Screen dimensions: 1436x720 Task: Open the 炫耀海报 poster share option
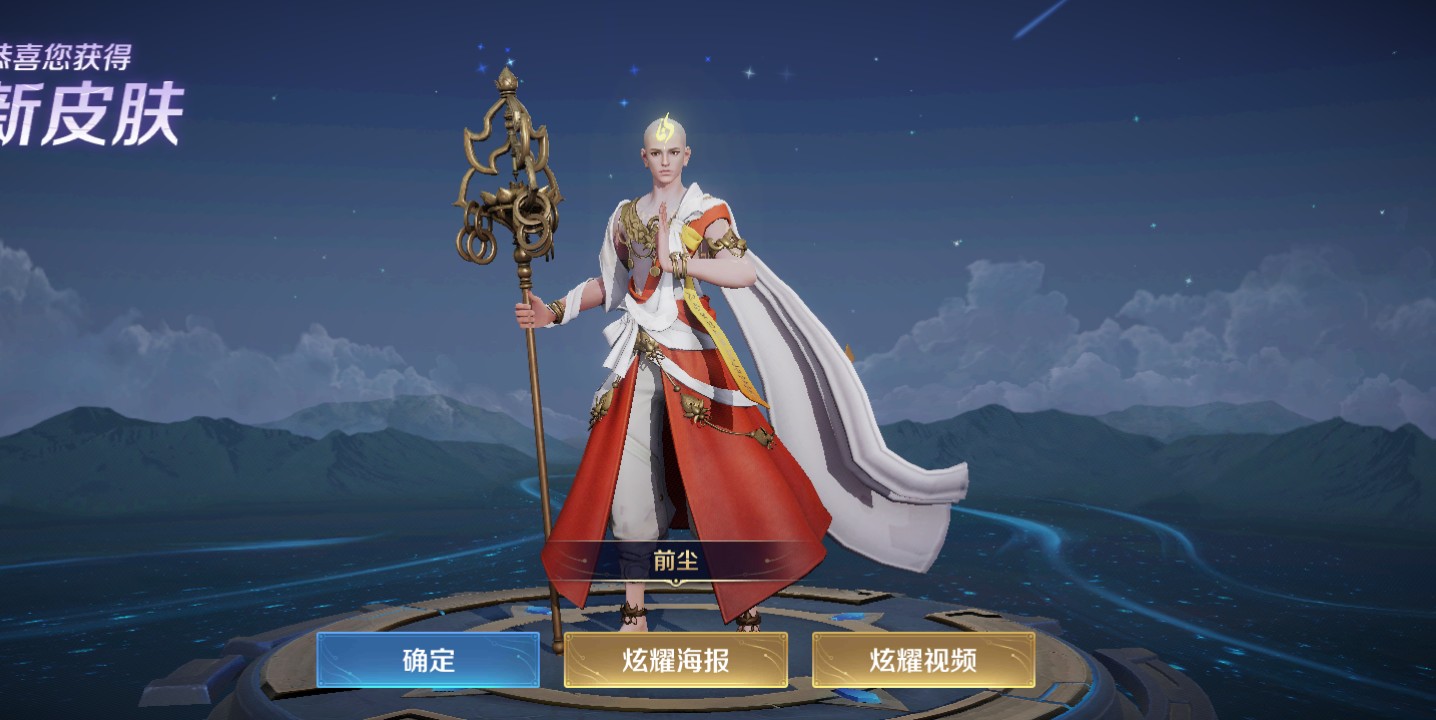pyautogui.click(x=675, y=660)
